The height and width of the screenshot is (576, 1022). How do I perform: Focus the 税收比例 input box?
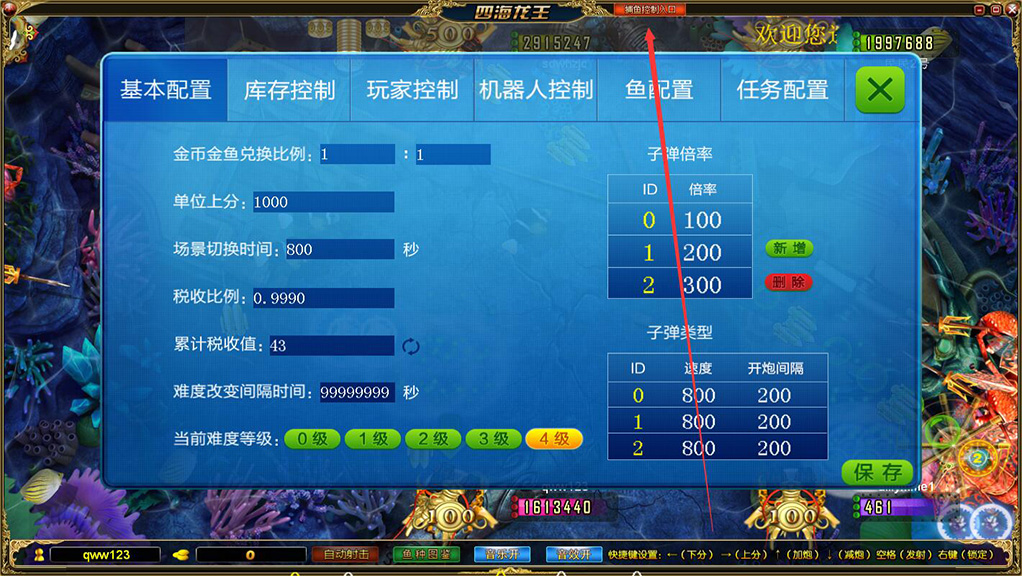coord(323,298)
